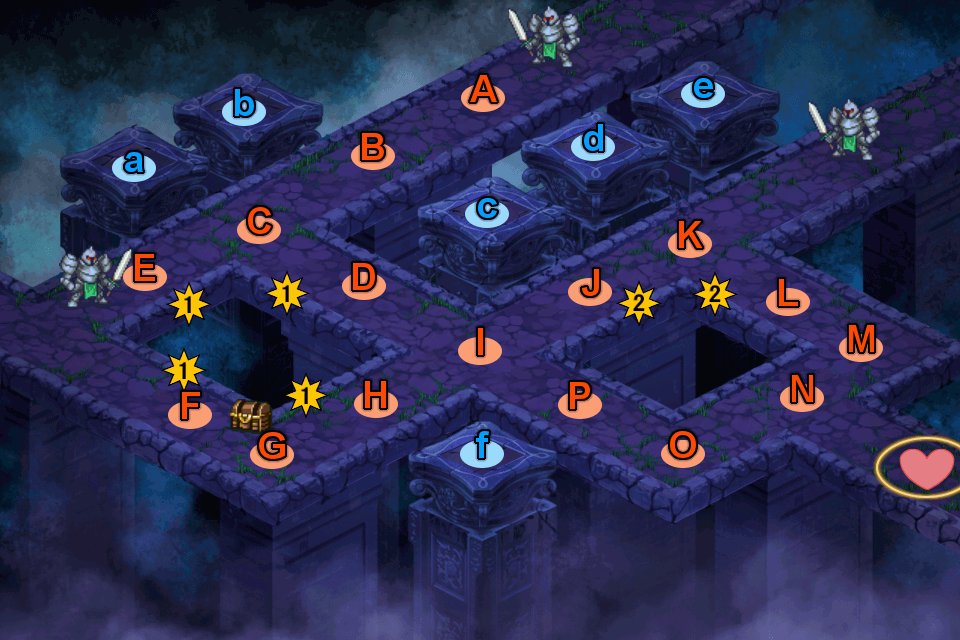Screen dimensions: 960x640
Task: Select the heart marker with gold ring
Action: [x=925, y=468]
